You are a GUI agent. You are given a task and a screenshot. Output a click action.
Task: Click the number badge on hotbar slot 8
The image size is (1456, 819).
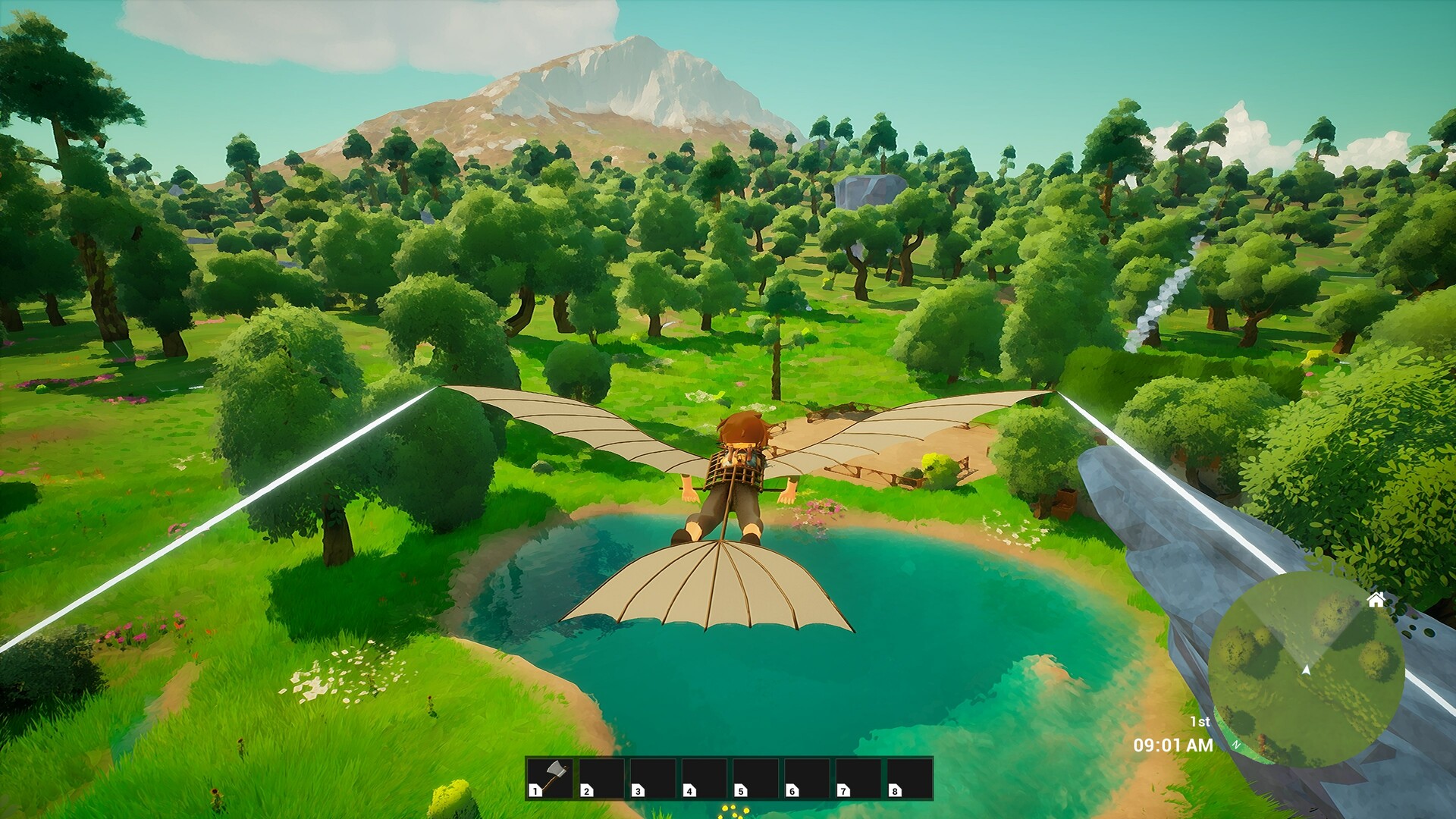pos(896,791)
